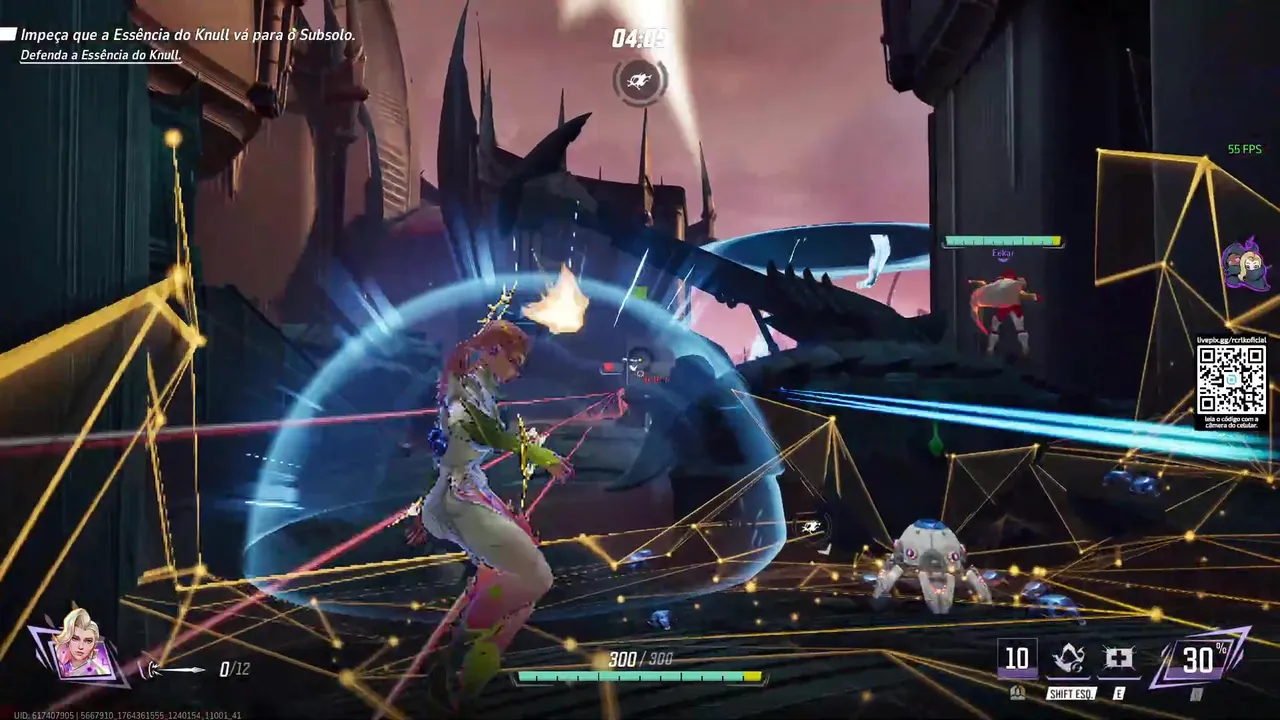The height and width of the screenshot is (720, 1280).
Task: Click the round objective icon under the timer
Action: pyautogui.click(x=639, y=80)
